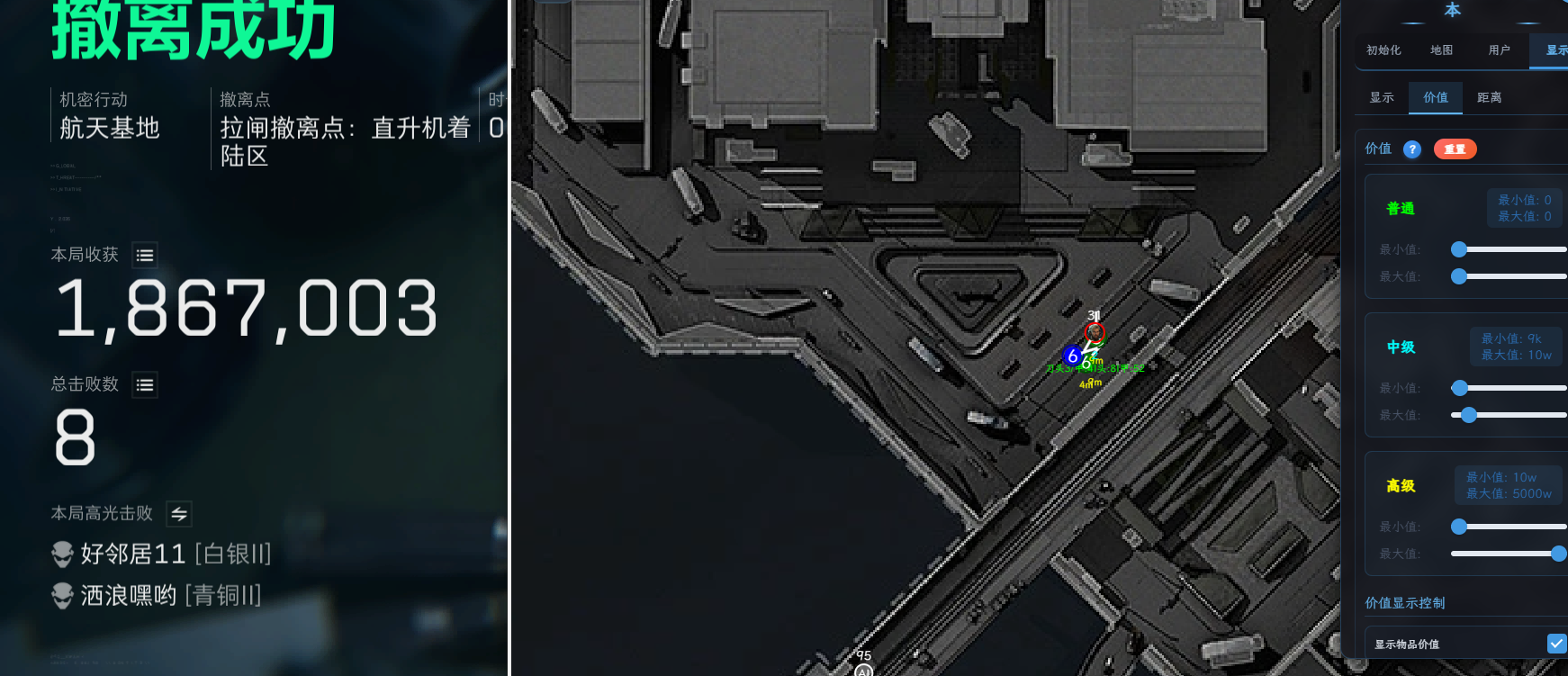Switch to the 地图 tab
The height and width of the screenshot is (676, 1568).
pyautogui.click(x=1441, y=50)
